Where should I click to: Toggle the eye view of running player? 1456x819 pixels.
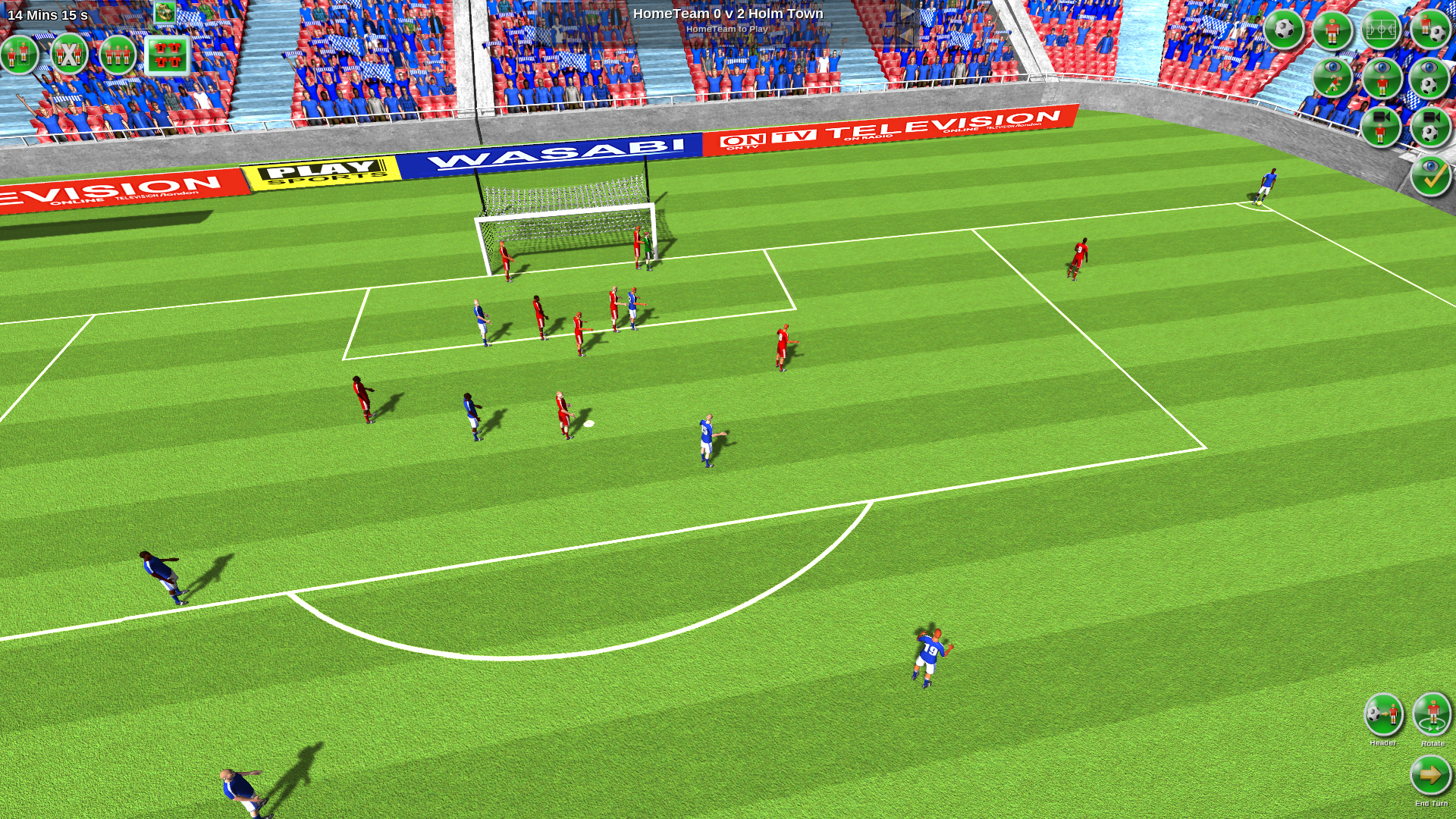(x=1332, y=78)
